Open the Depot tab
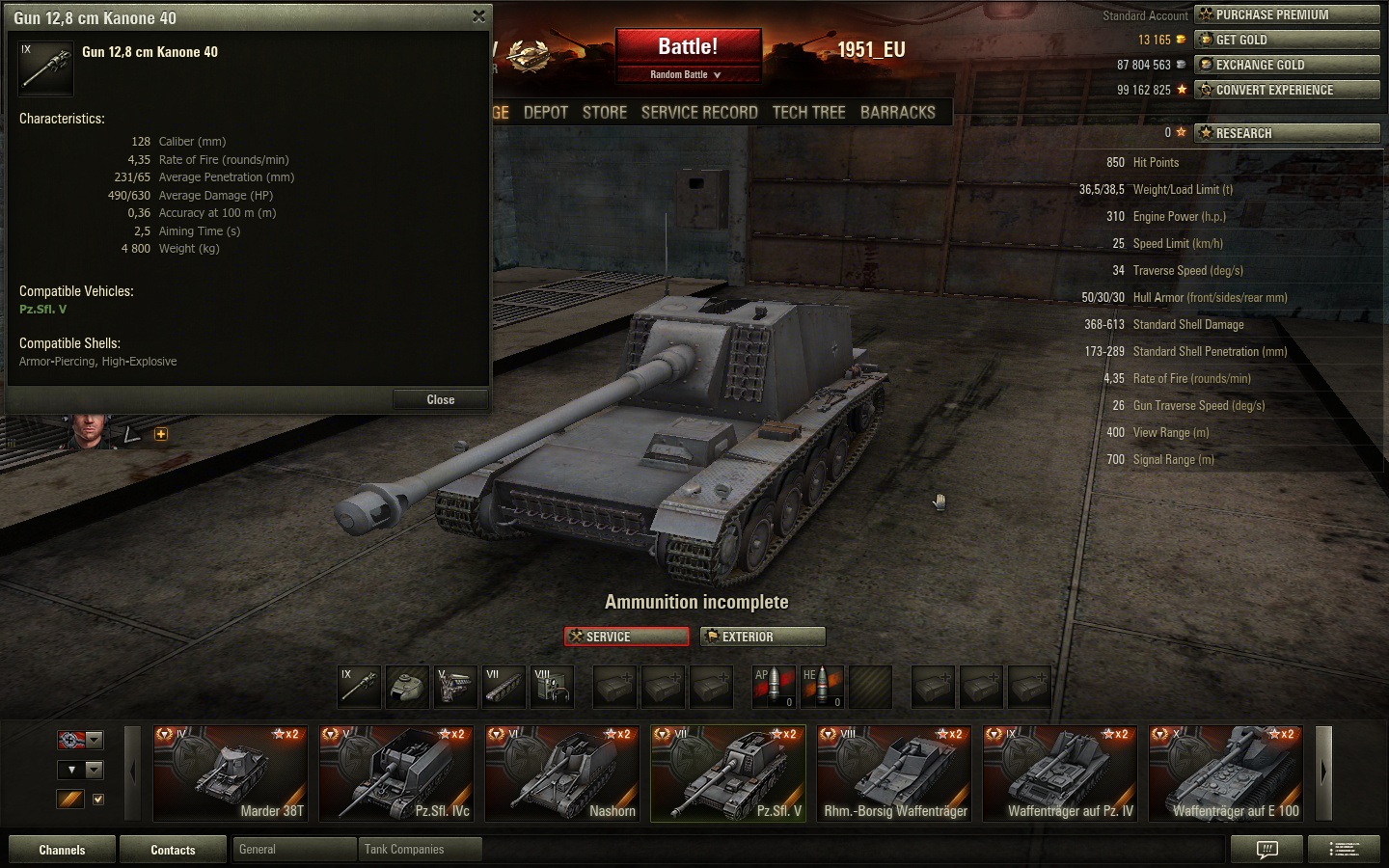The width and height of the screenshot is (1389, 868). click(x=546, y=112)
